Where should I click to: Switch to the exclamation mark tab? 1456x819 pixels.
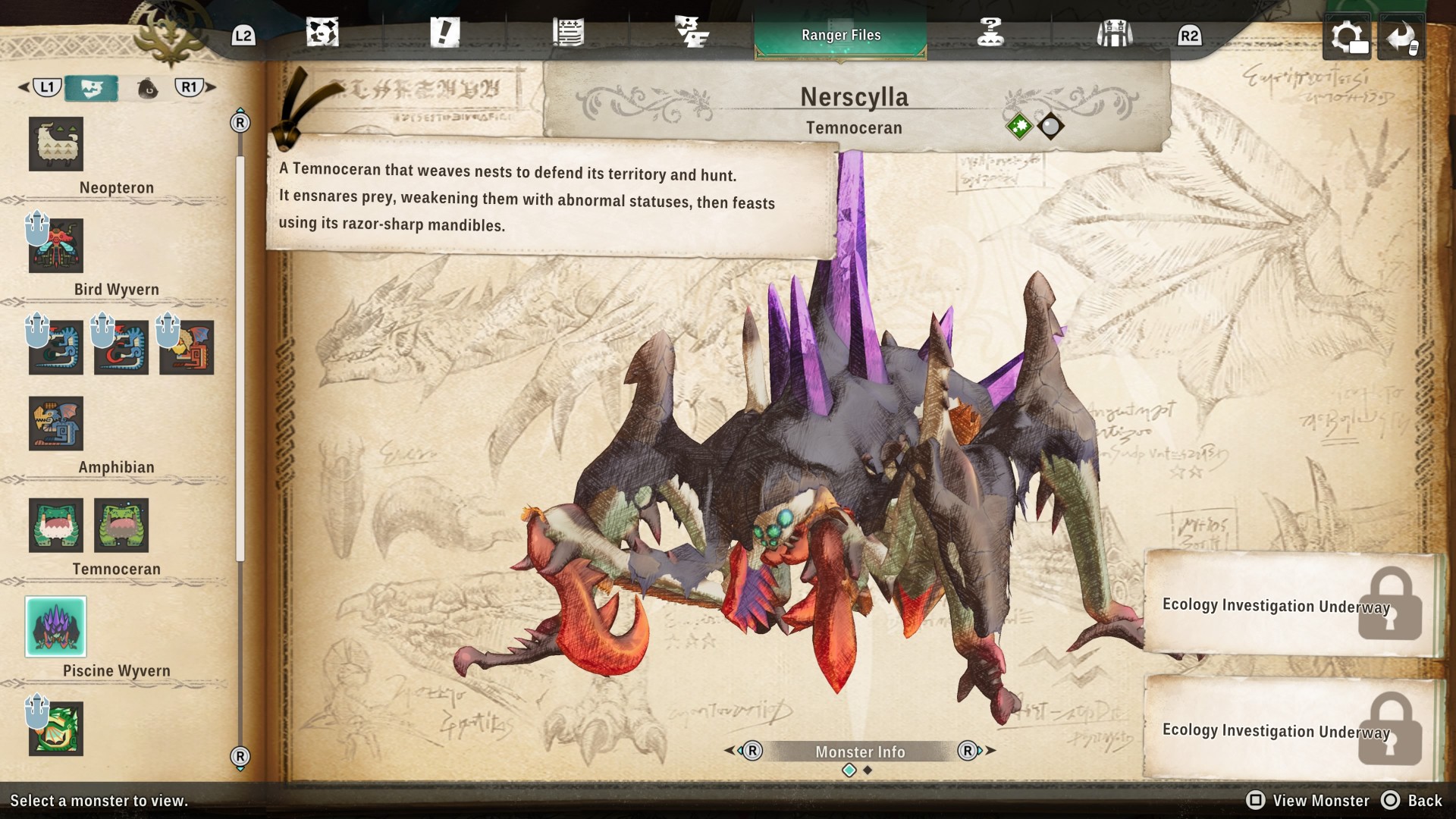pyautogui.click(x=445, y=33)
